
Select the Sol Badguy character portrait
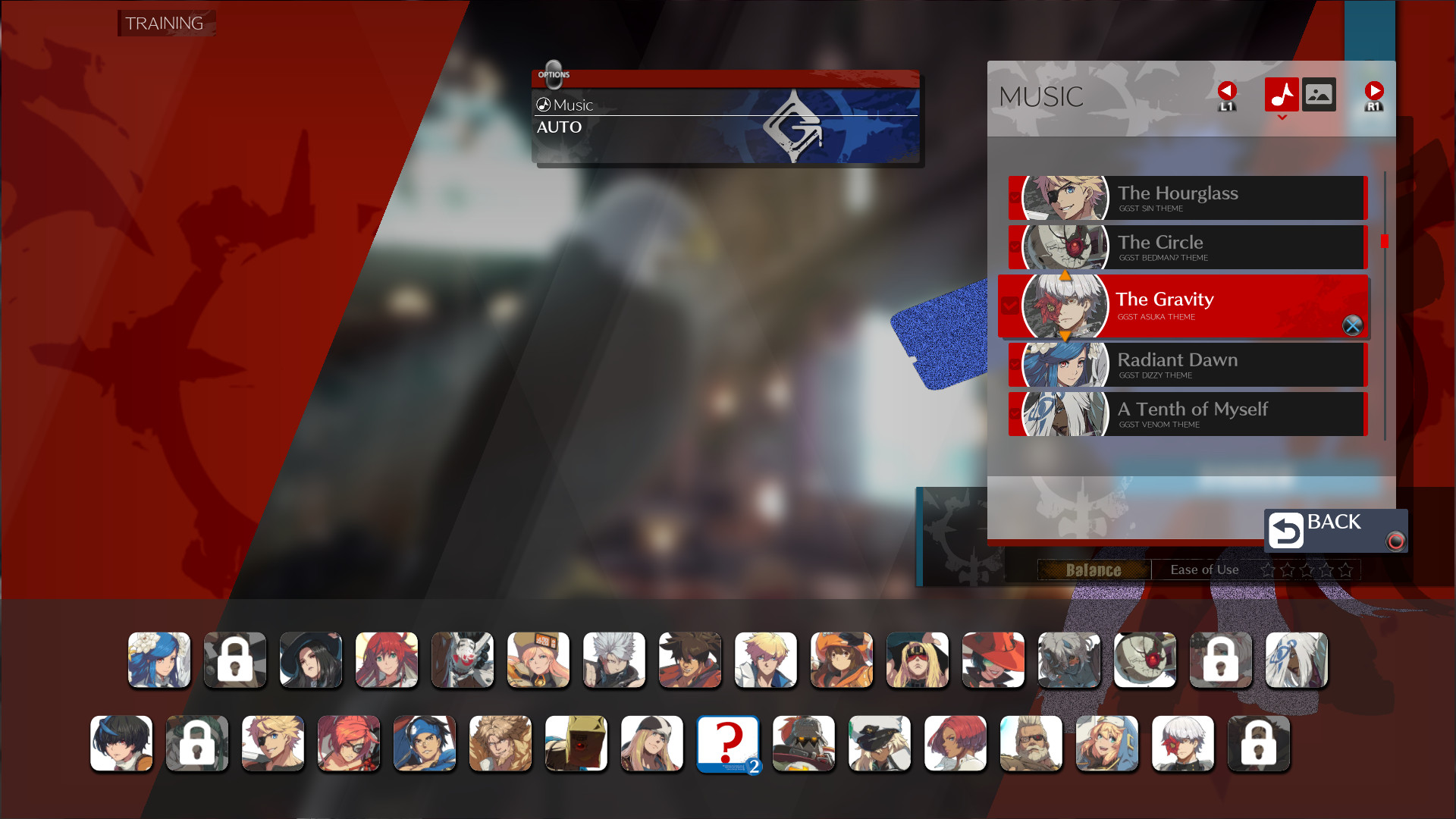[689, 660]
